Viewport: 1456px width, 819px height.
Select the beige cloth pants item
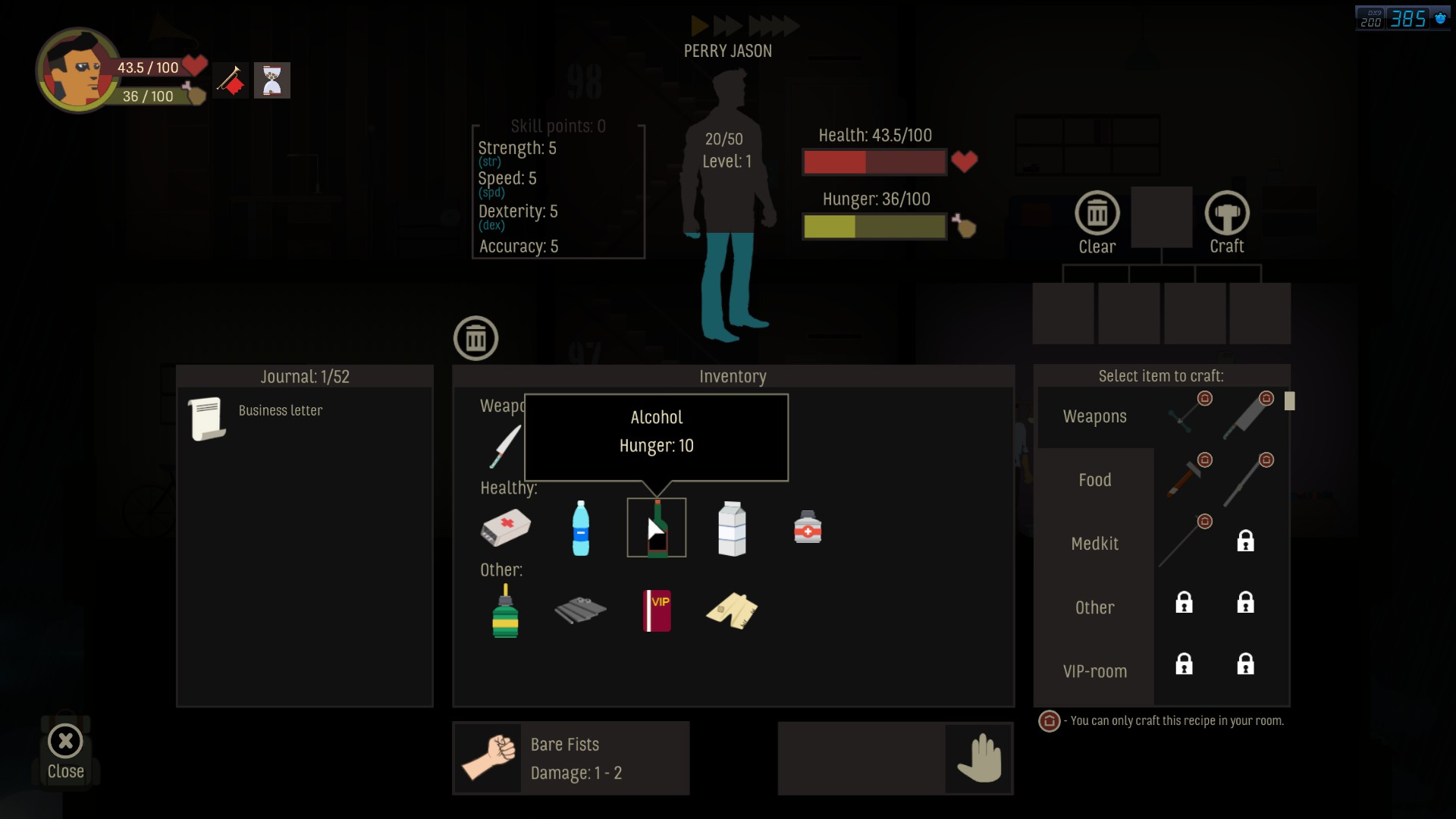point(732,610)
